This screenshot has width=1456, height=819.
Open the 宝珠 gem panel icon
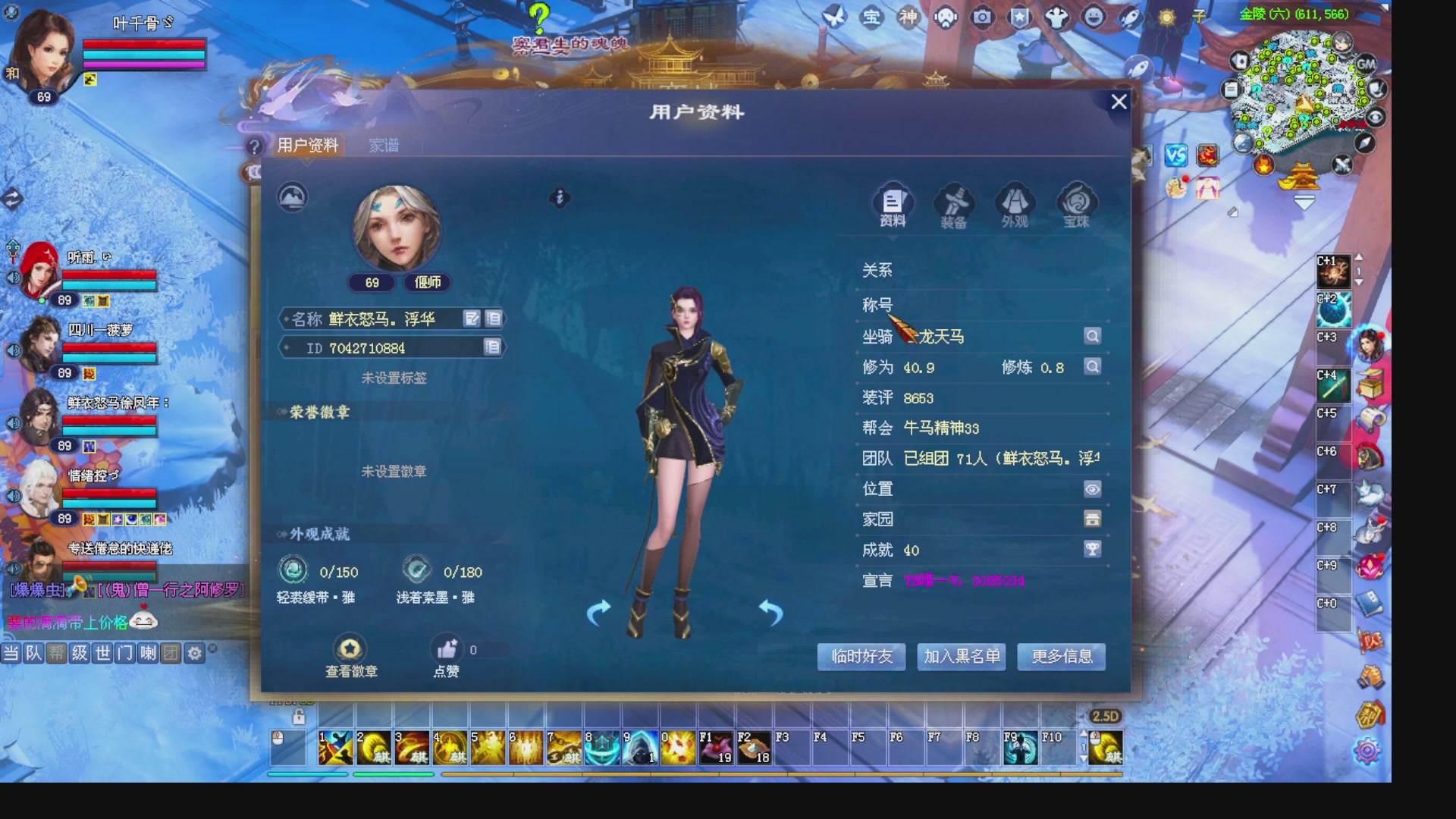click(x=1075, y=201)
